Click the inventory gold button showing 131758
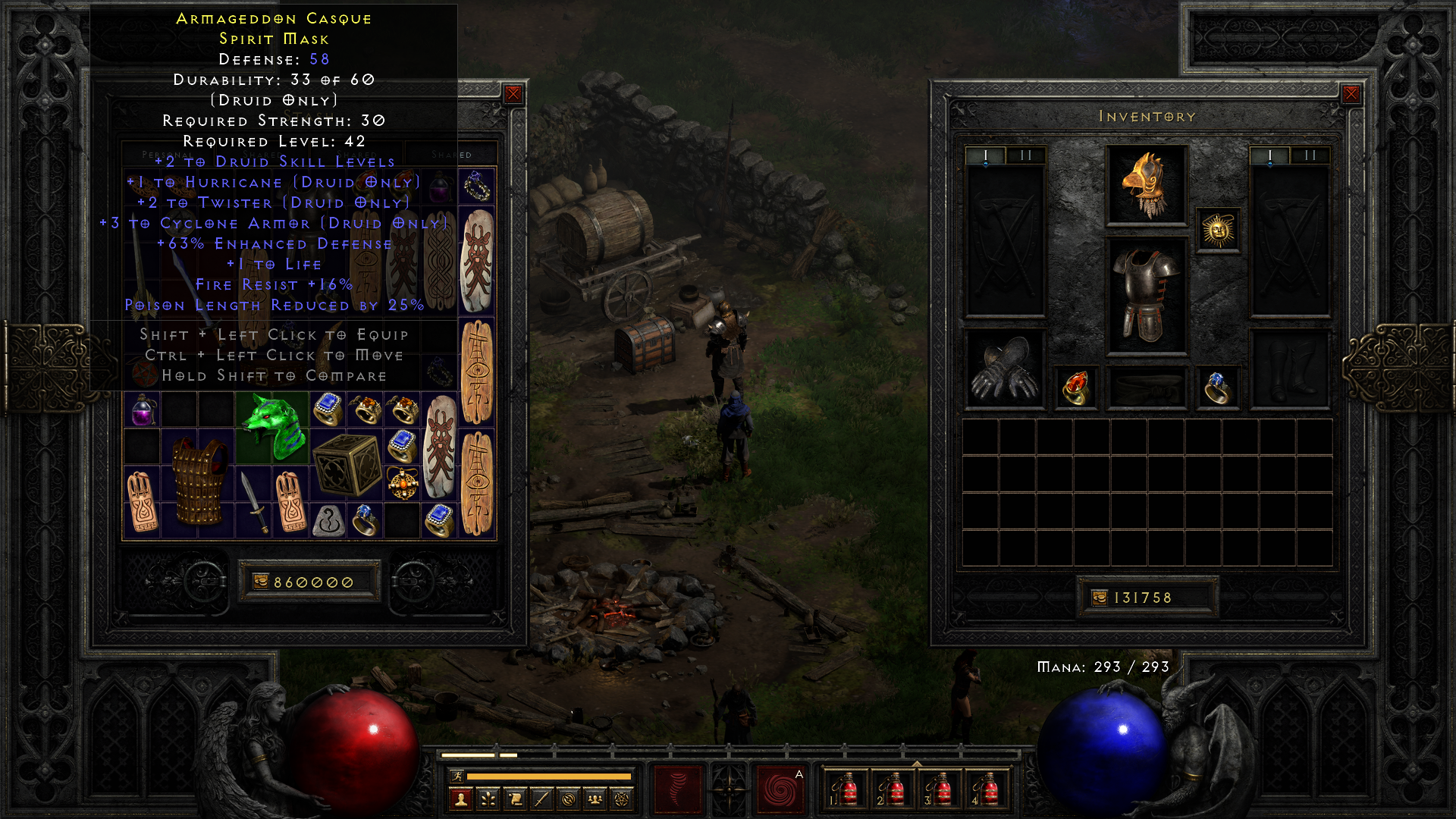The image size is (1456, 819). 1147,598
